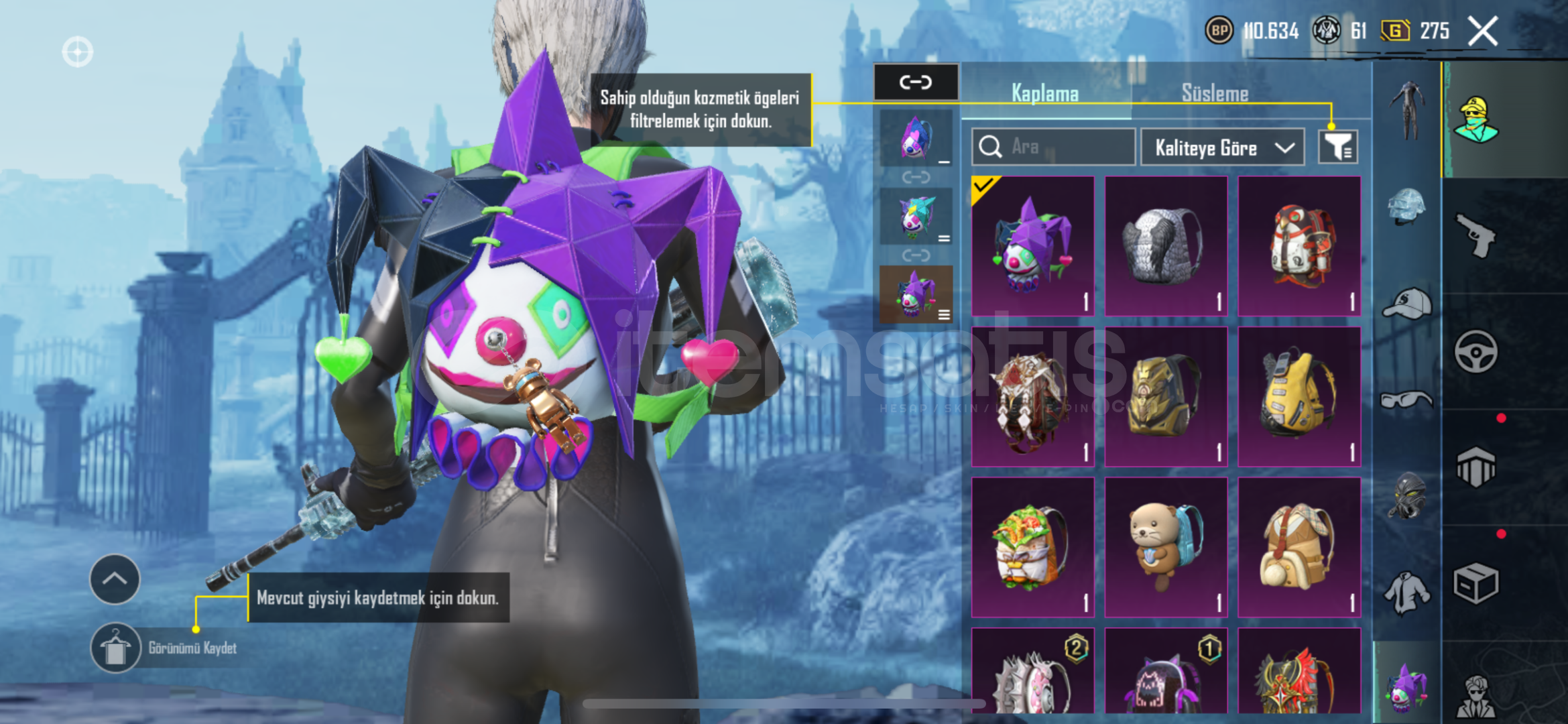
Task: Select the taco sandwich backpack skin
Action: pyautogui.click(x=1032, y=547)
